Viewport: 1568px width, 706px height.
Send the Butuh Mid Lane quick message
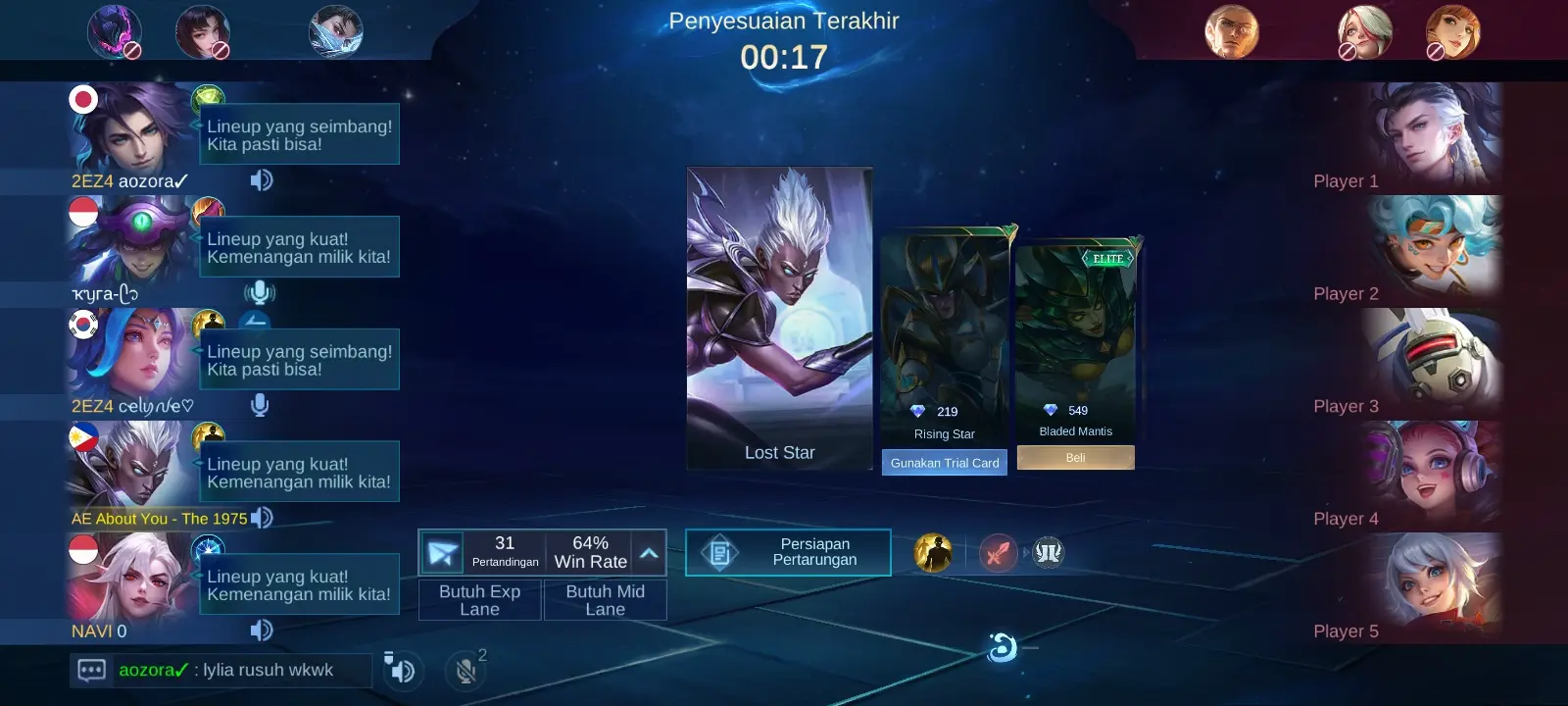(605, 600)
